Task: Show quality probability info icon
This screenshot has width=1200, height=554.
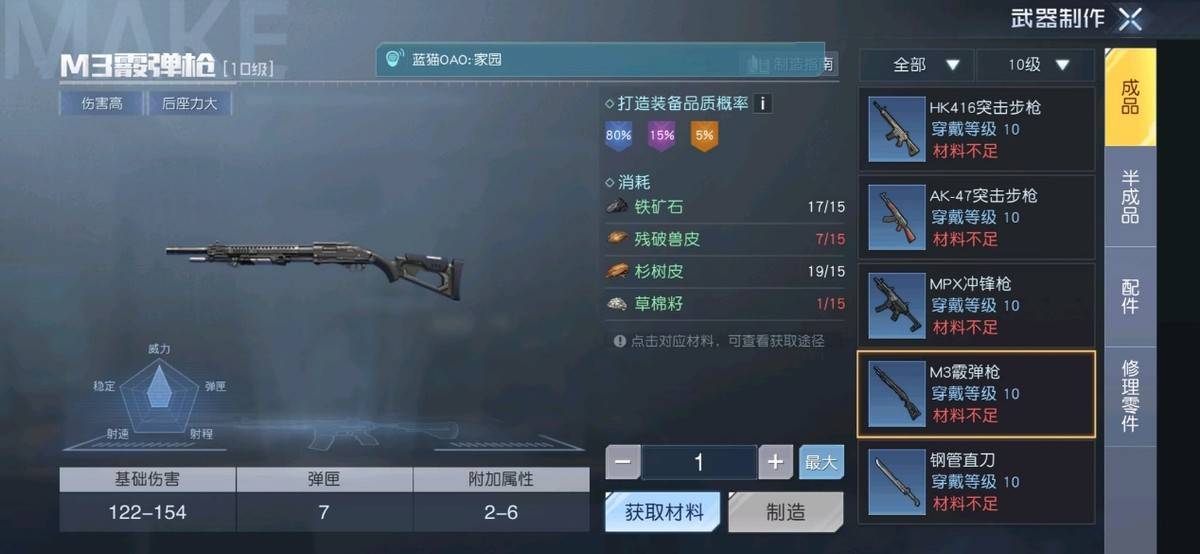Action: [x=763, y=103]
